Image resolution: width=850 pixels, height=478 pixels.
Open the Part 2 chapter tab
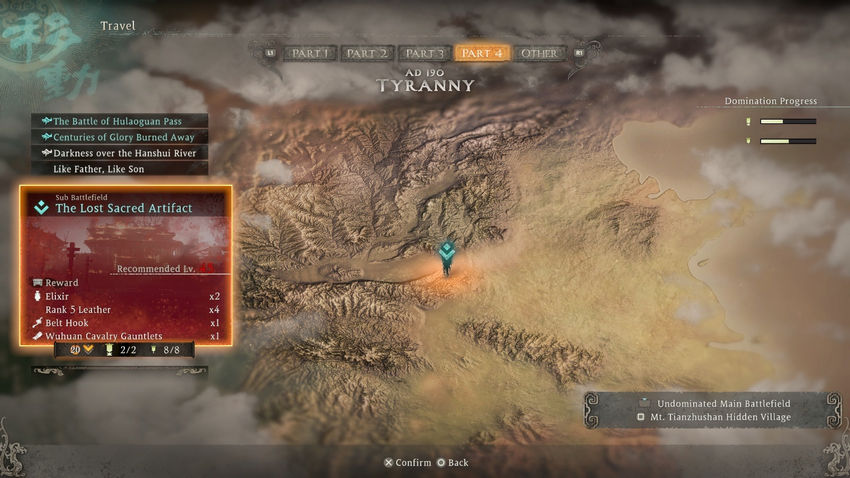pos(366,54)
